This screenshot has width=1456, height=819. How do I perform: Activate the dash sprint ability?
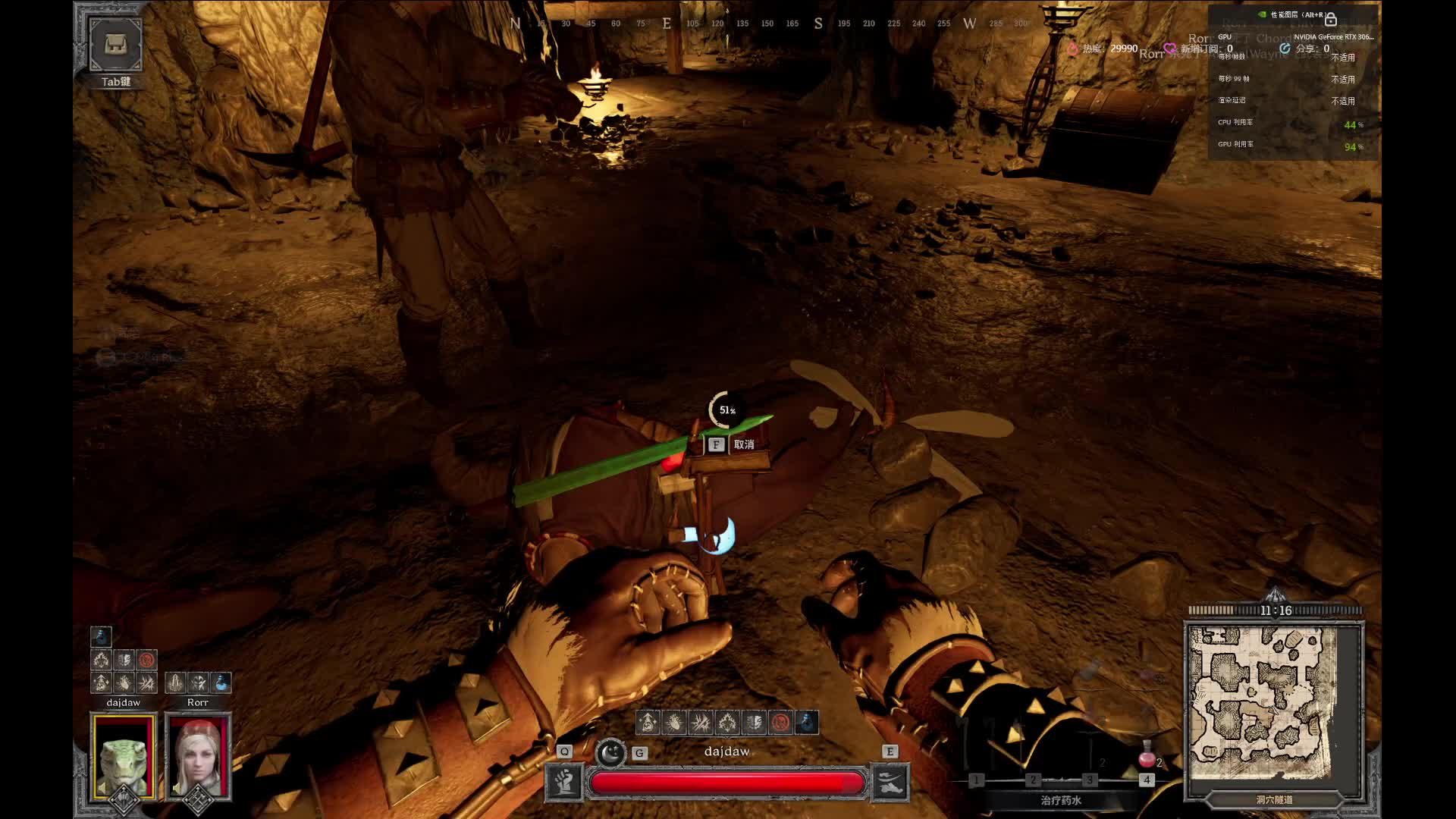(x=890, y=782)
